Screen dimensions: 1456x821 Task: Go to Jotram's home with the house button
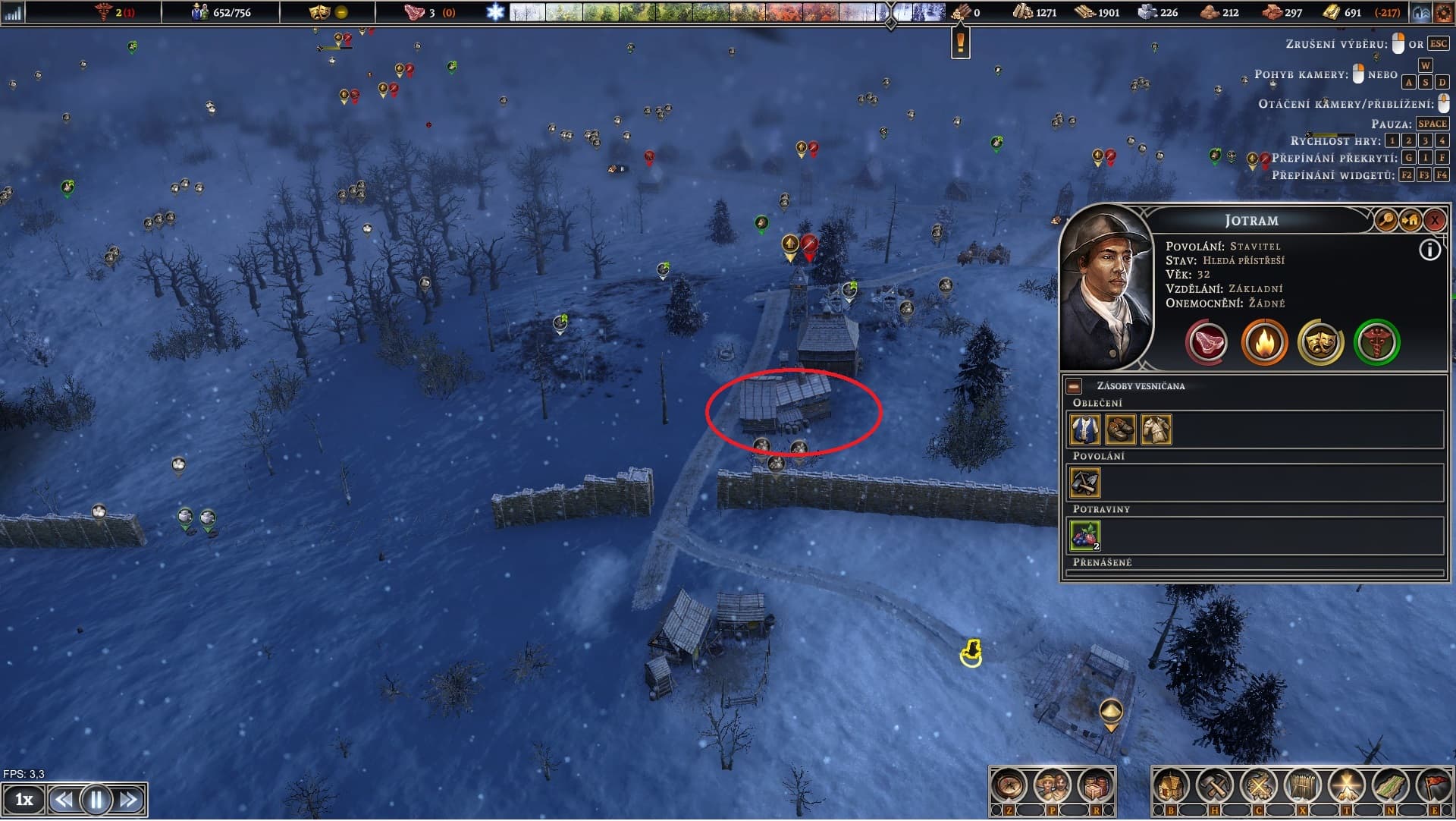tap(1410, 221)
